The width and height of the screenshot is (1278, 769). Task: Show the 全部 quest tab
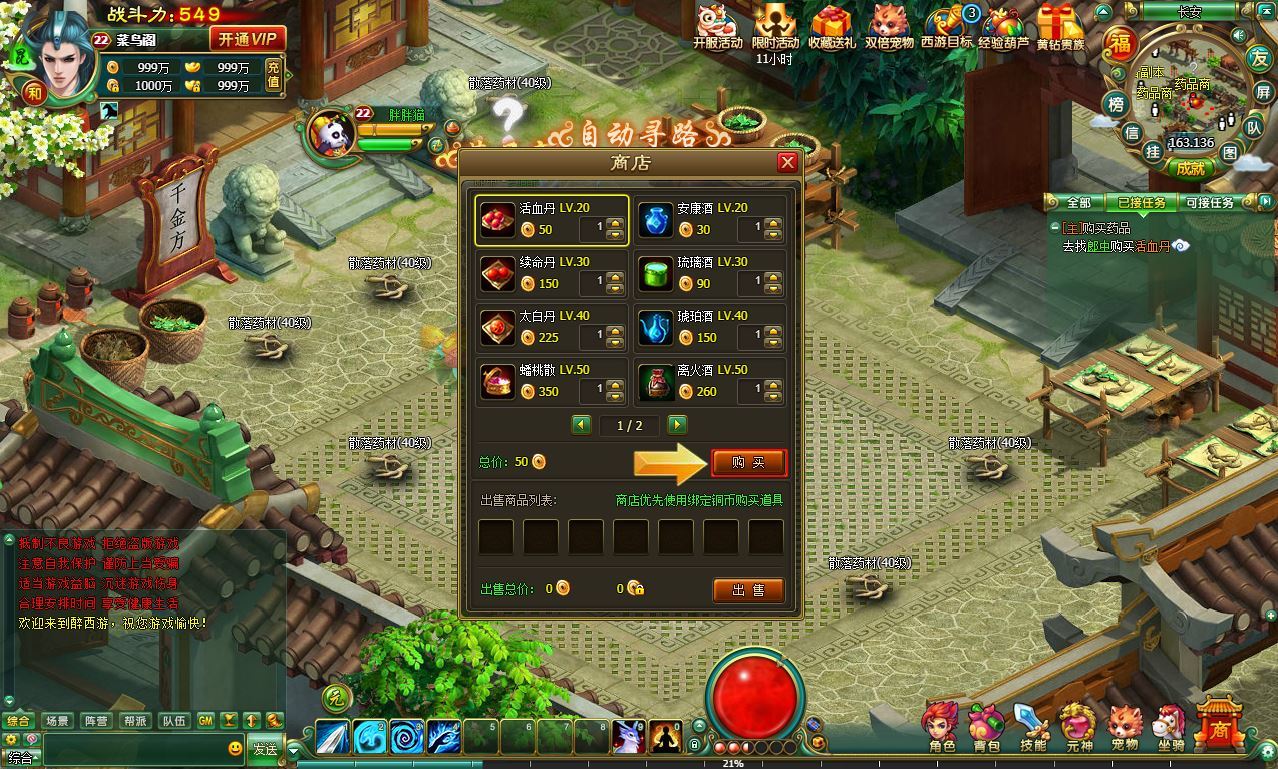[1078, 202]
